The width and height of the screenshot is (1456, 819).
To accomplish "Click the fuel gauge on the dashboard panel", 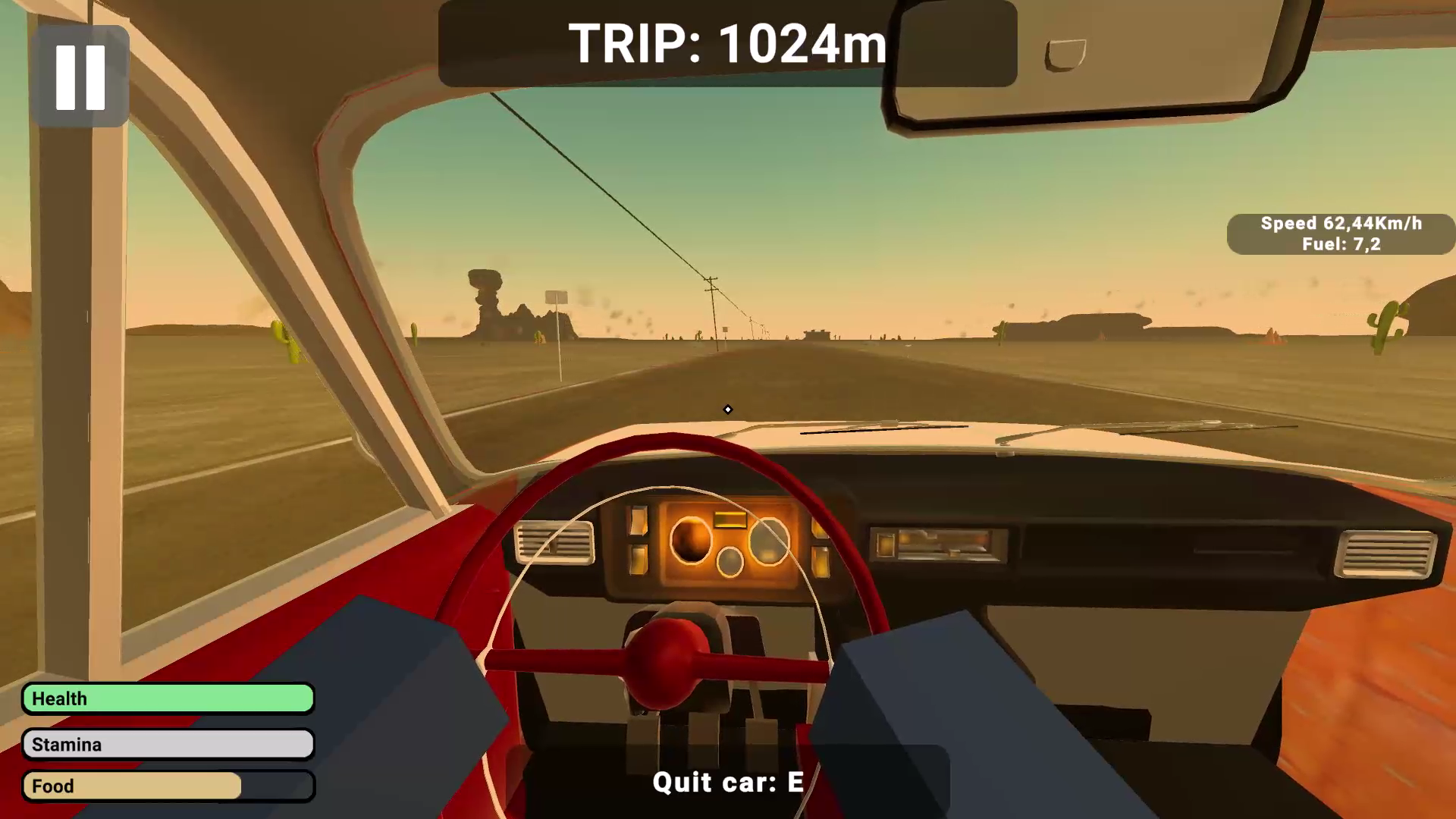I will point(770,541).
